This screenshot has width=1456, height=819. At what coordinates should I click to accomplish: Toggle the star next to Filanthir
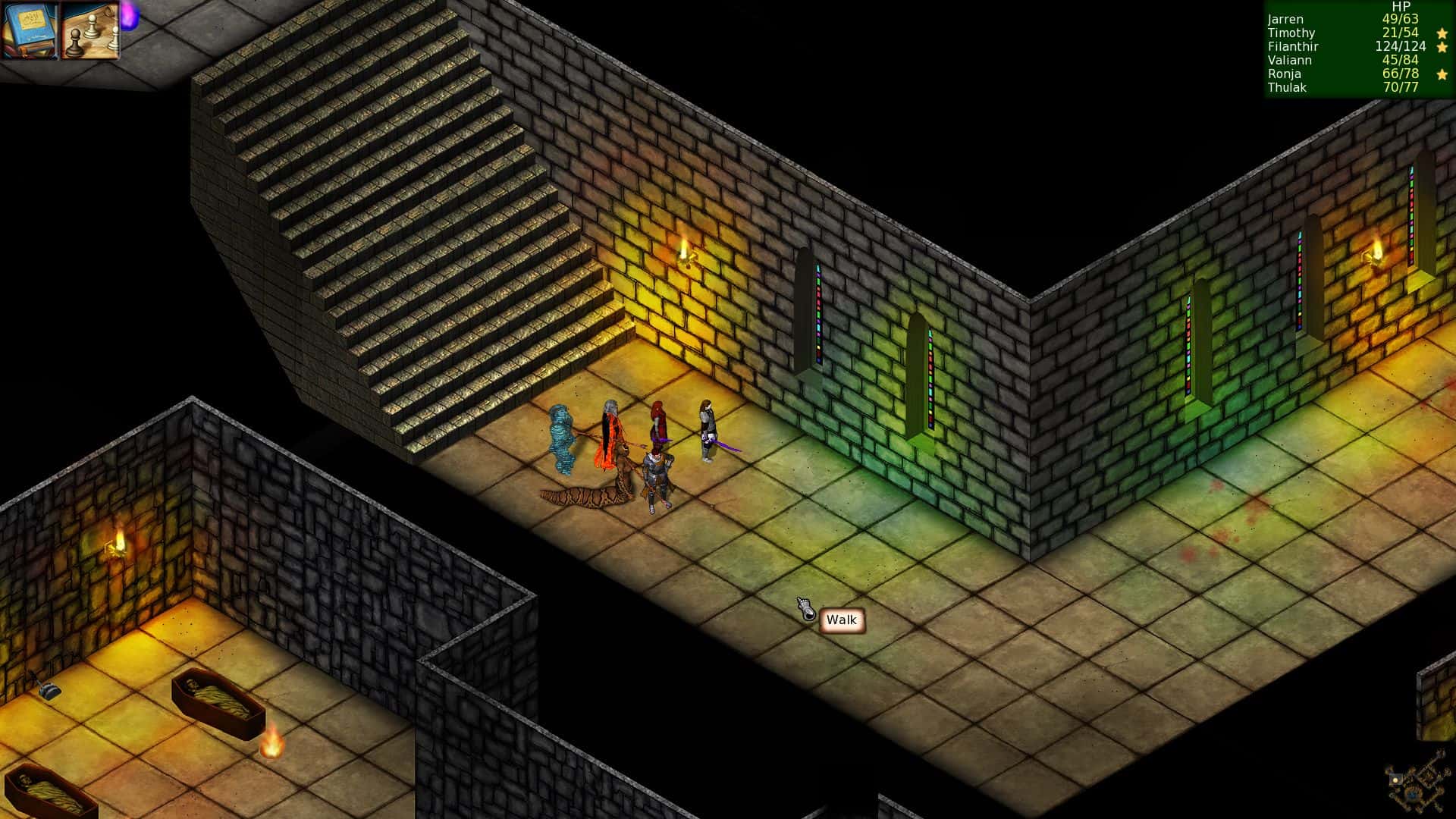1442,47
